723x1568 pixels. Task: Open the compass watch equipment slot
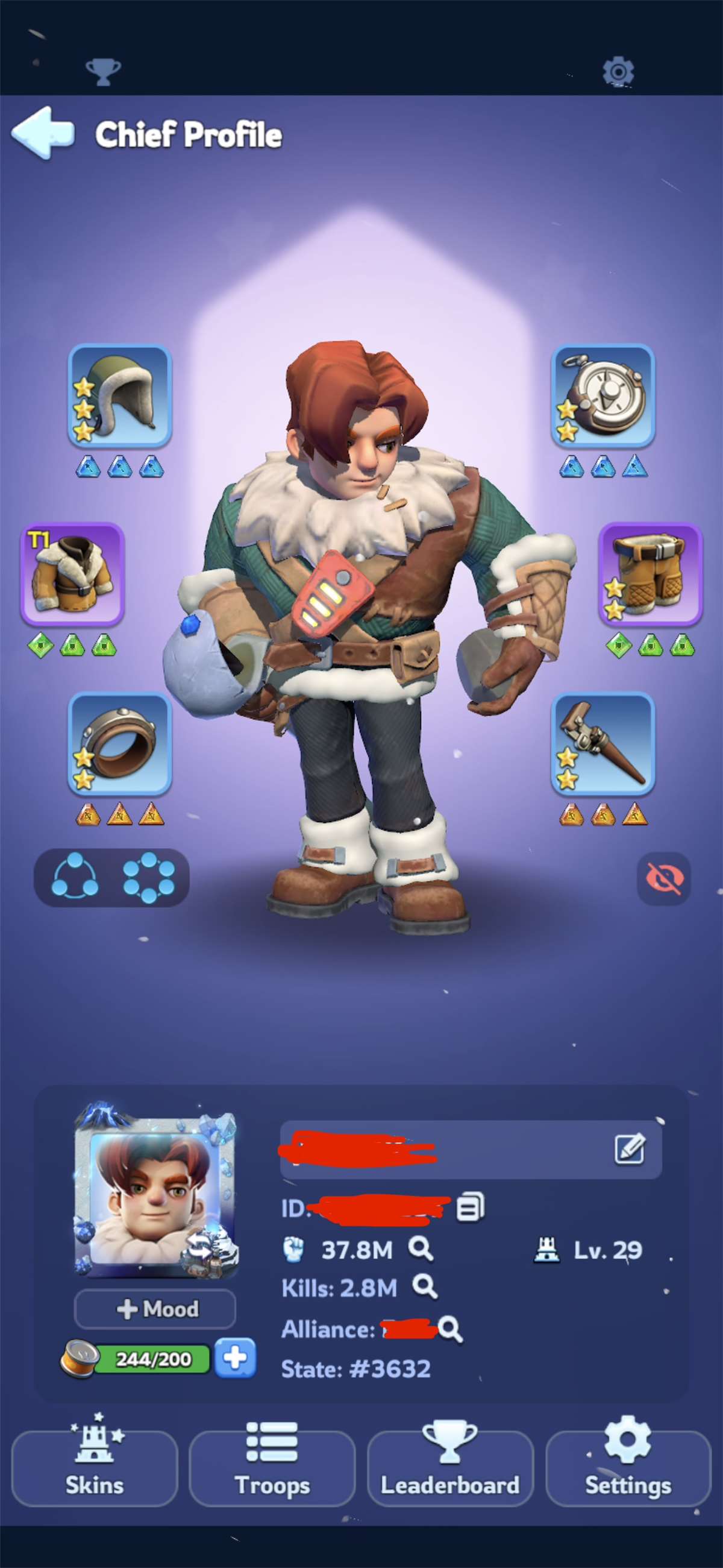point(602,395)
